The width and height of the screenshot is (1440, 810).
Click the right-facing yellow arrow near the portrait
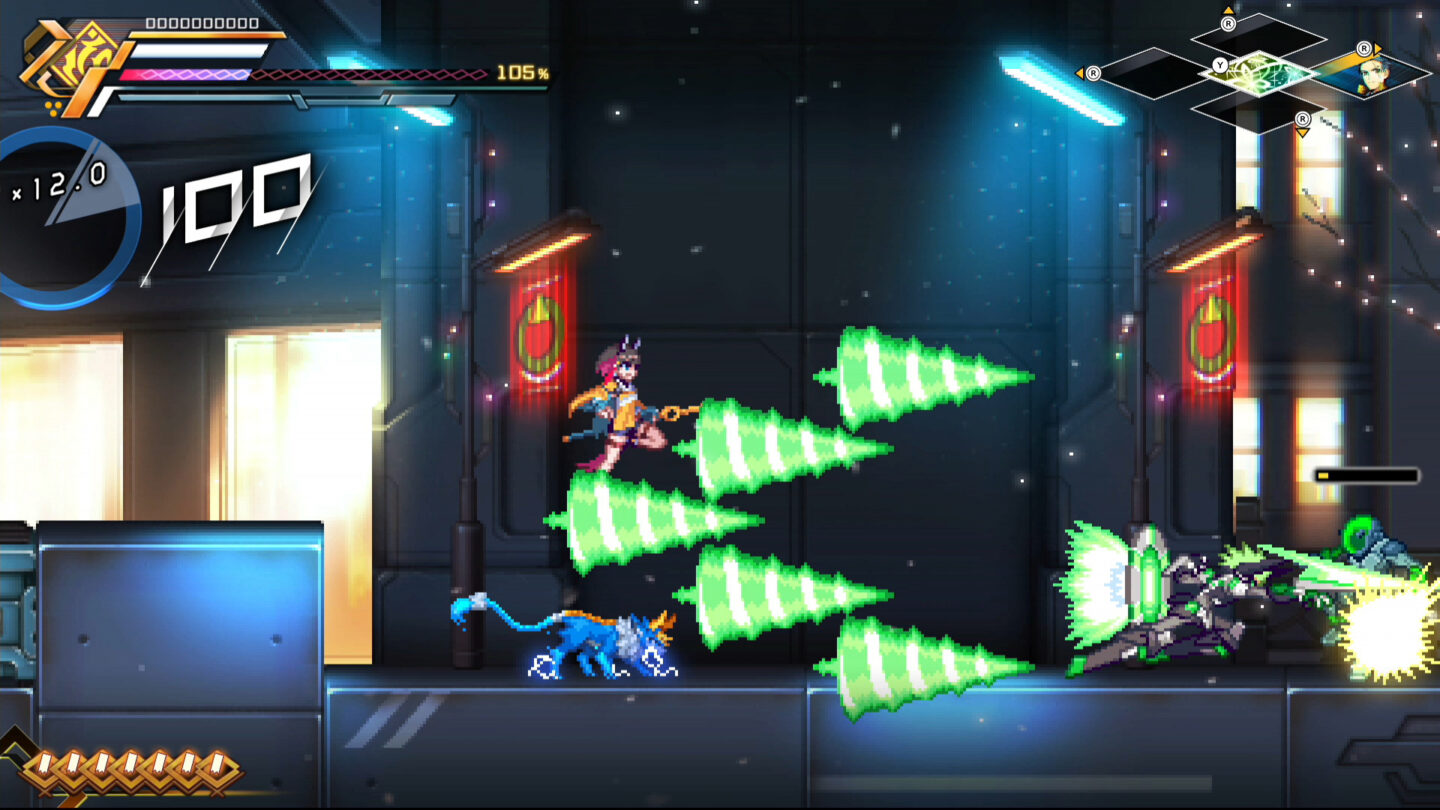click(1377, 49)
